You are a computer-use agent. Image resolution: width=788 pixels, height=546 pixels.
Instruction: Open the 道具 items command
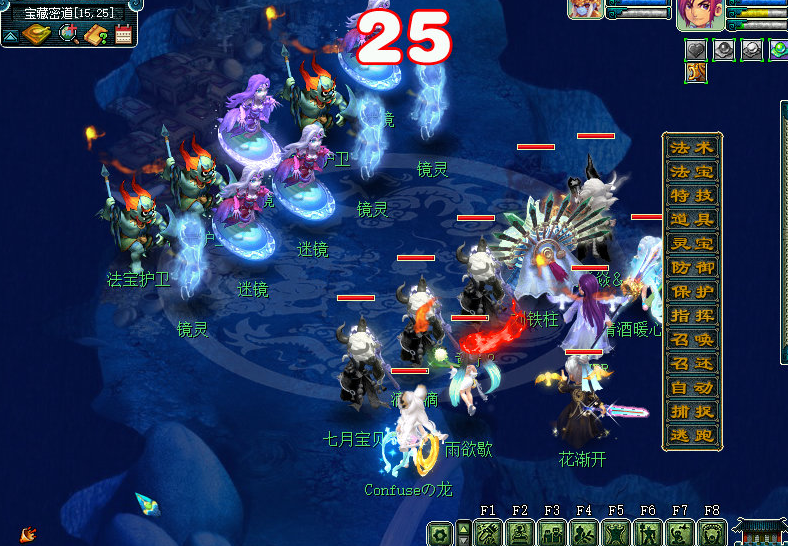point(692,220)
